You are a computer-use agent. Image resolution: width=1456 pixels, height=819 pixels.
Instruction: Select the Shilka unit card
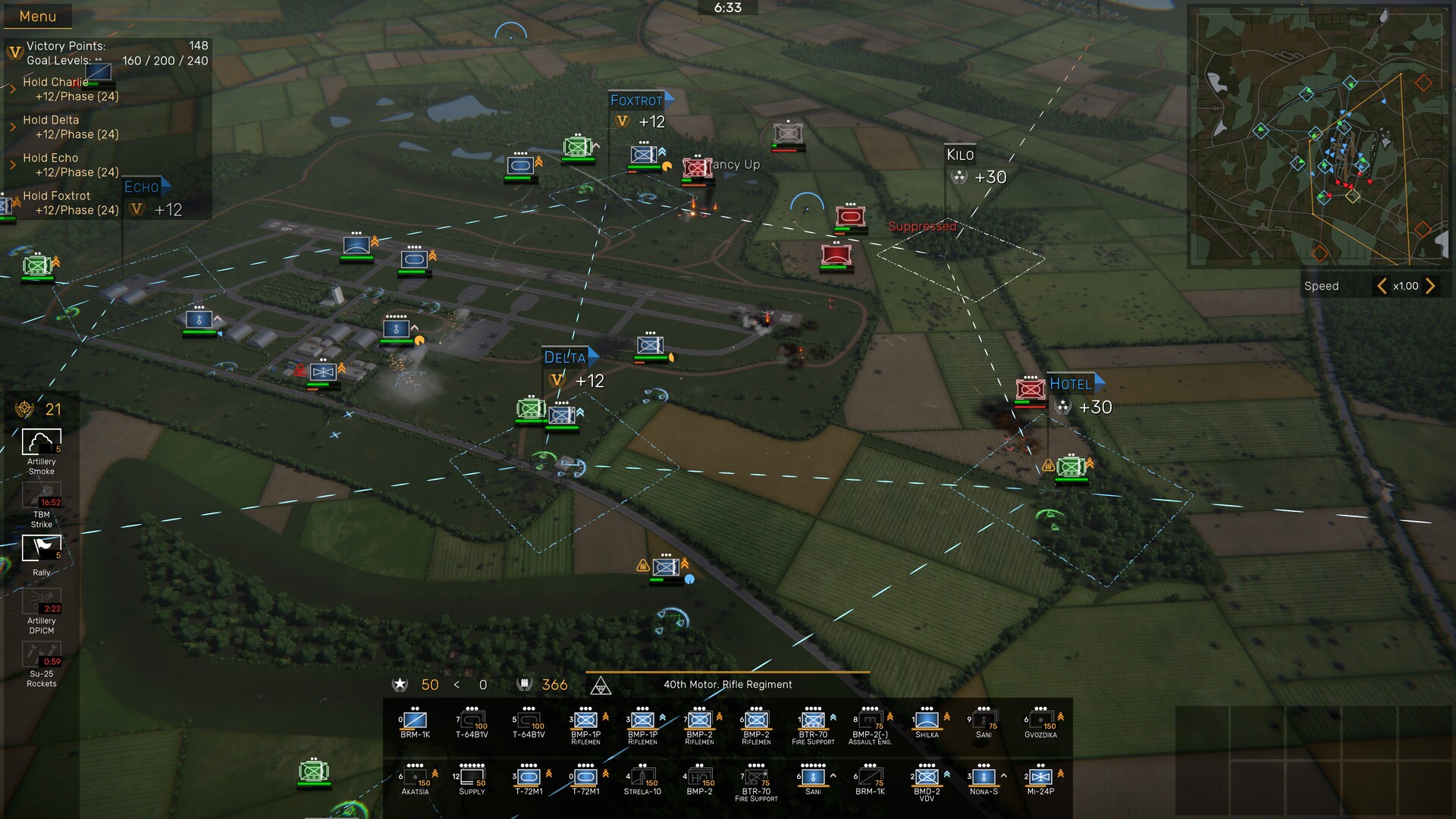pos(927,720)
